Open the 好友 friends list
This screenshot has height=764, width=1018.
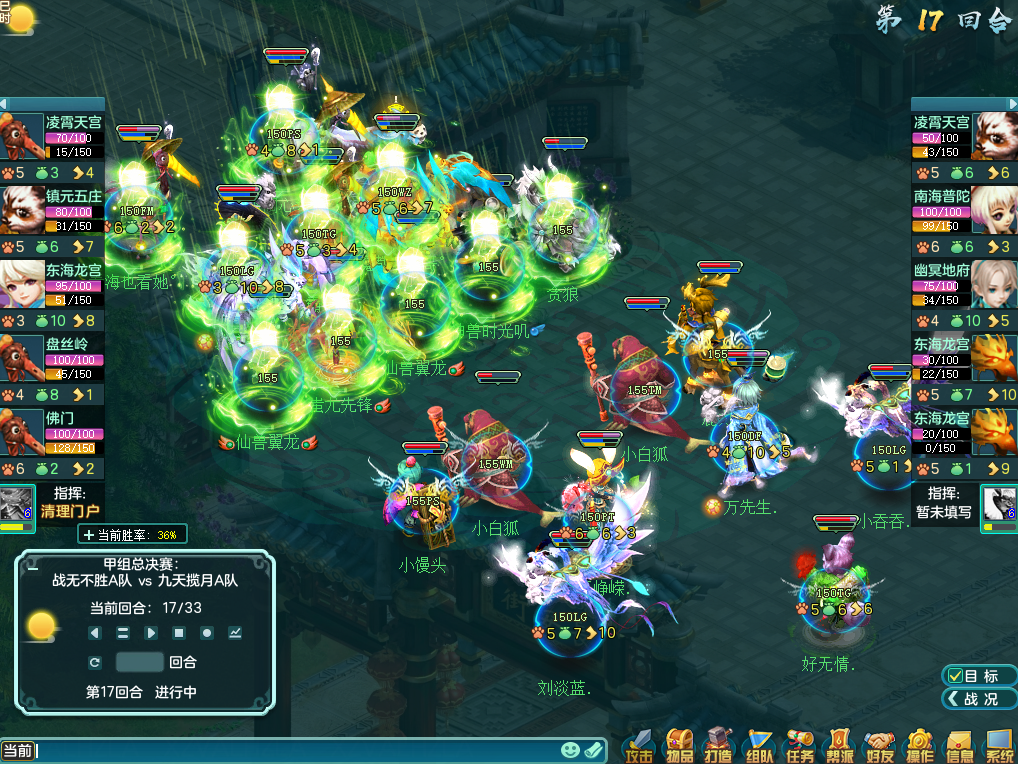880,744
